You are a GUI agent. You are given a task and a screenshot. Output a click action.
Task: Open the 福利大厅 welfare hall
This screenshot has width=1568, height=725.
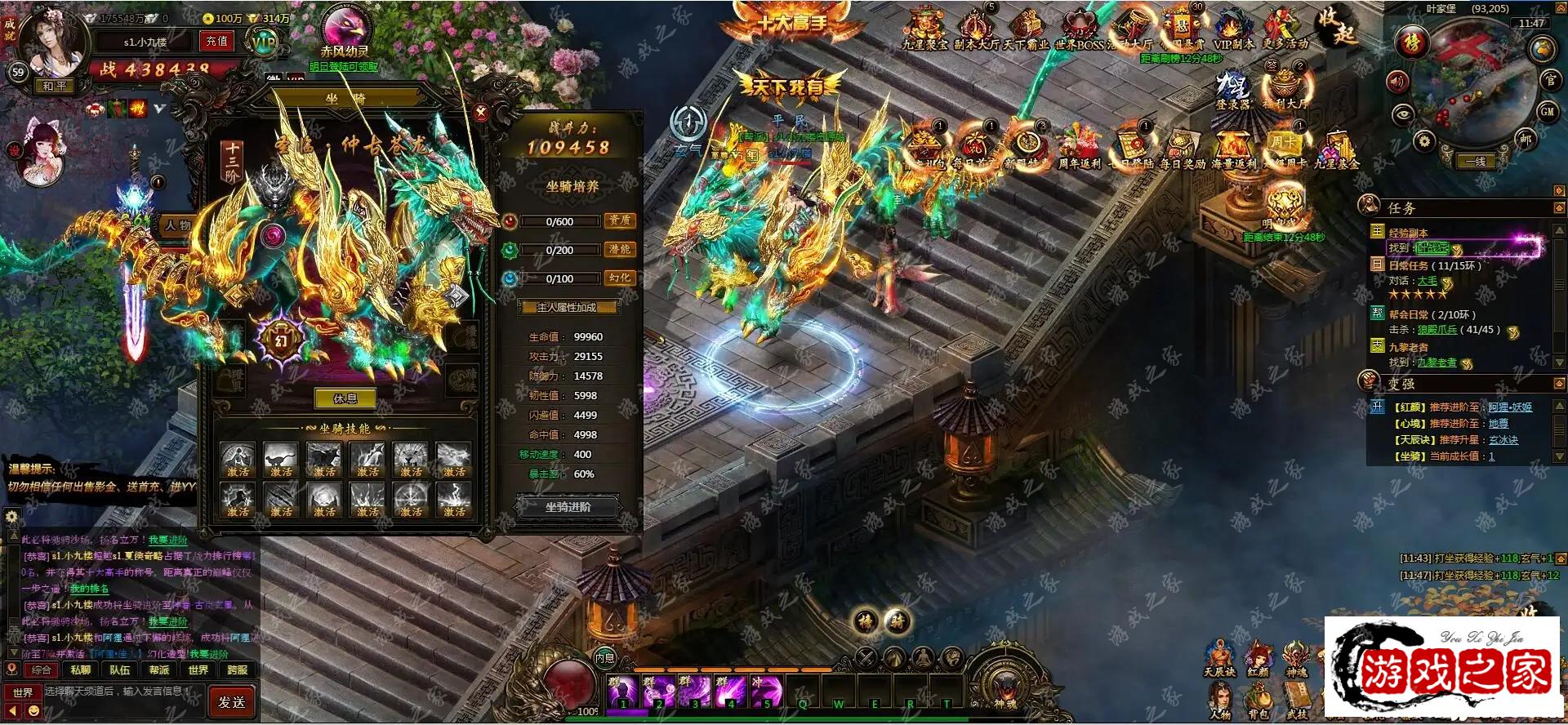[1285, 88]
